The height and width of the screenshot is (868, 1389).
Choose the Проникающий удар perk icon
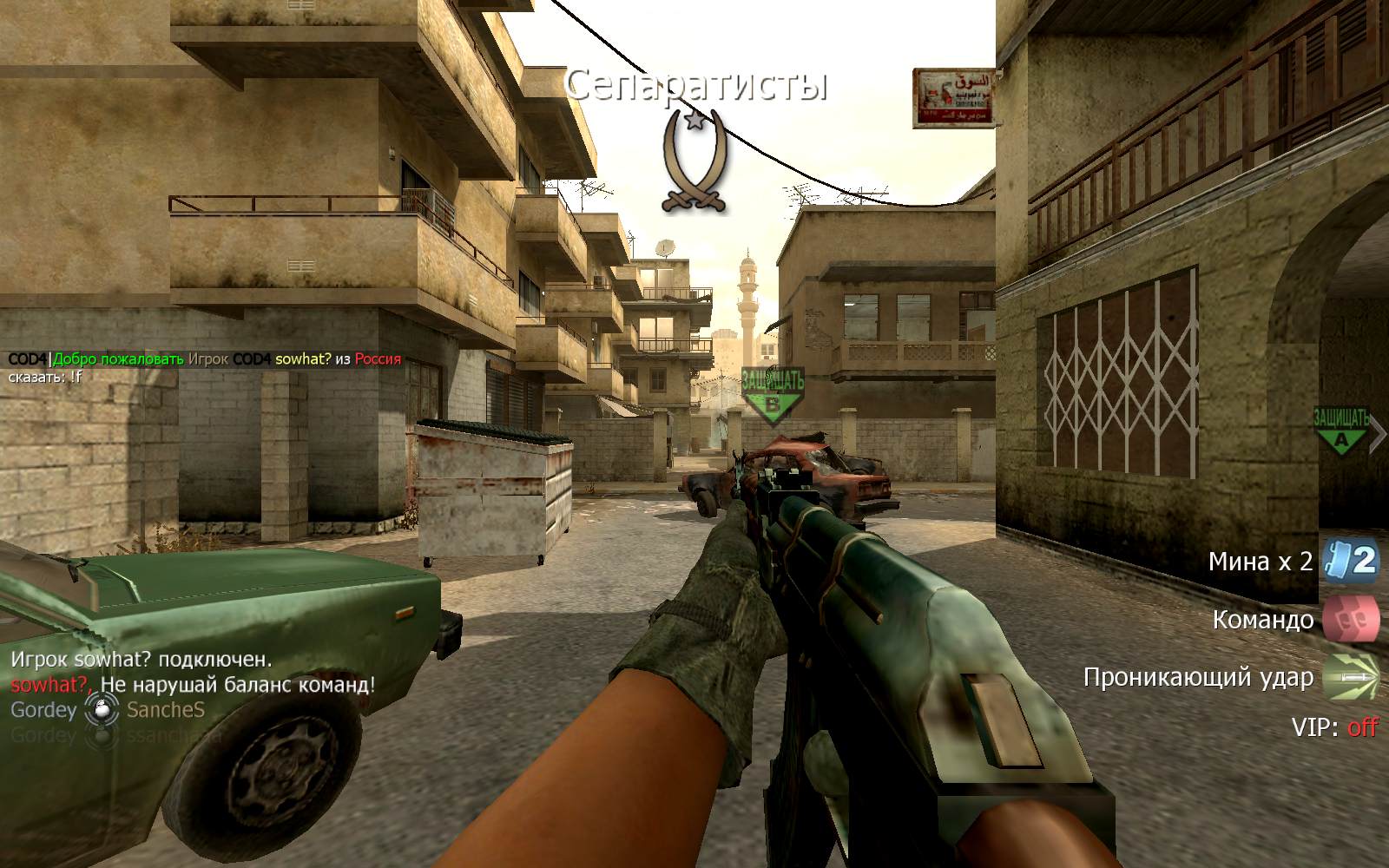click(1350, 676)
